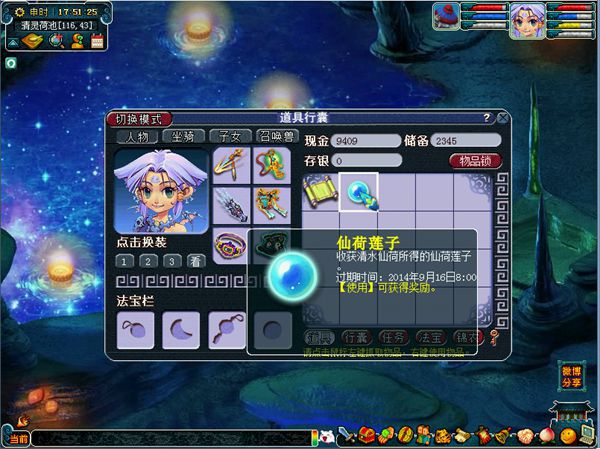Open the calendar icon under the clock
Viewport: 600px width, 449px height.
click(97, 40)
